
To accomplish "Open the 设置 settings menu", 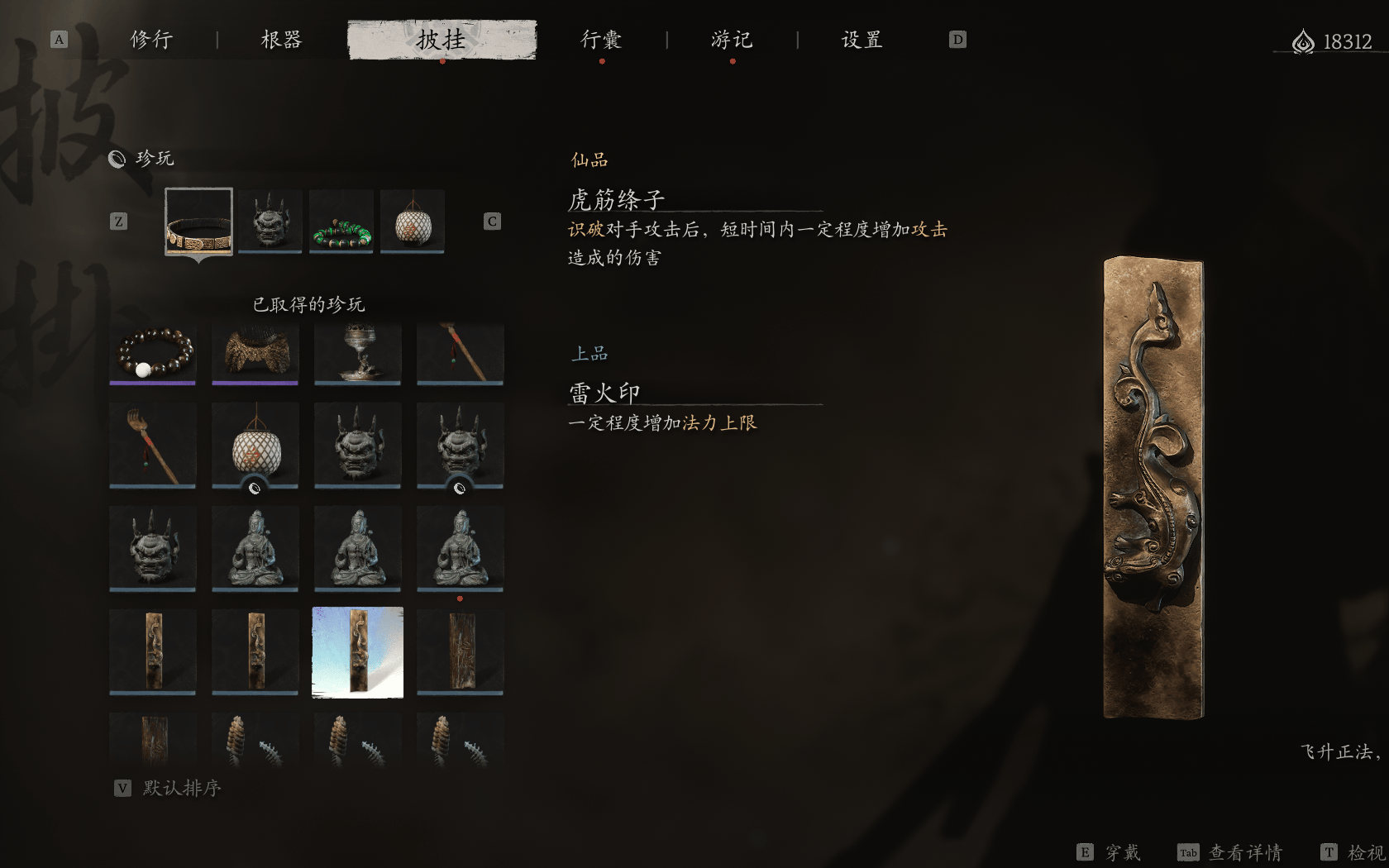I will pyautogui.click(x=862, y=39).
